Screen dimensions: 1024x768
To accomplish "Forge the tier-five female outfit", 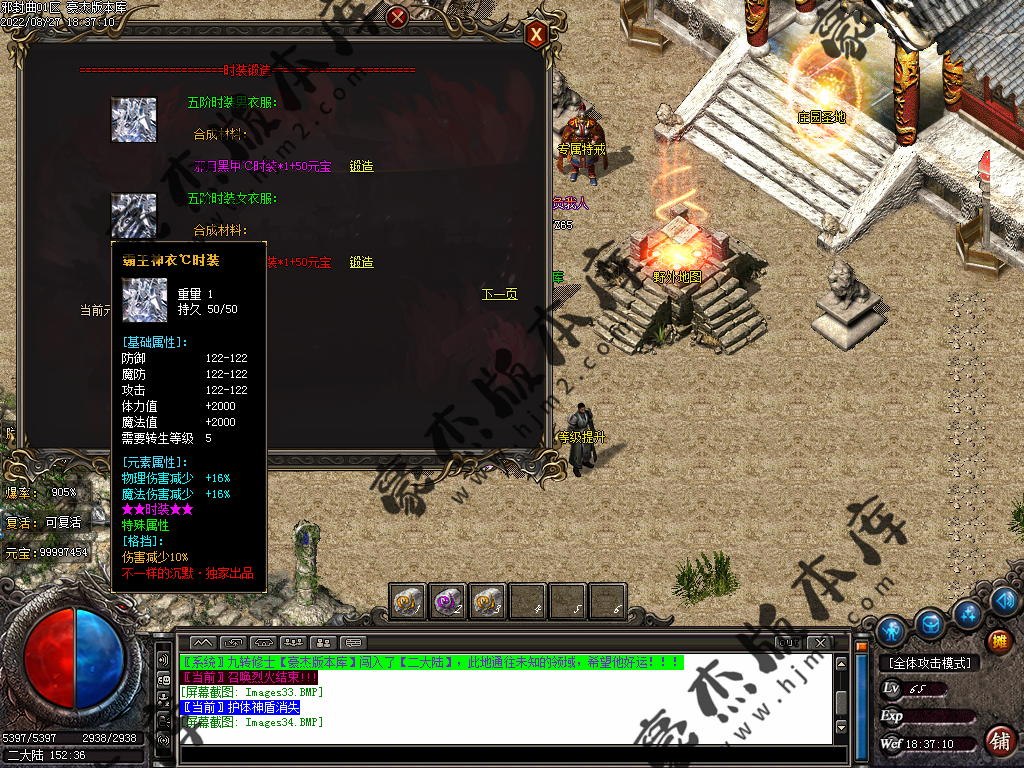I will pos(361,262).
